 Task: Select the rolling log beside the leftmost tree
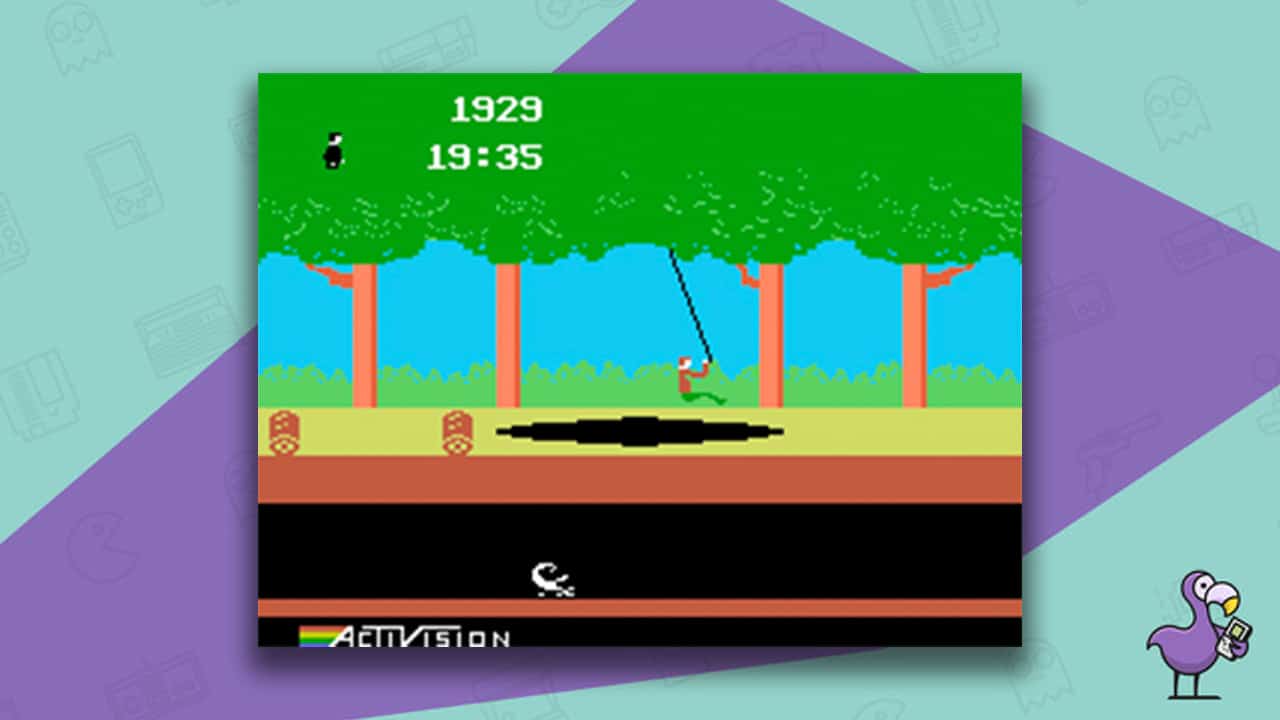[x=285, y=432]
